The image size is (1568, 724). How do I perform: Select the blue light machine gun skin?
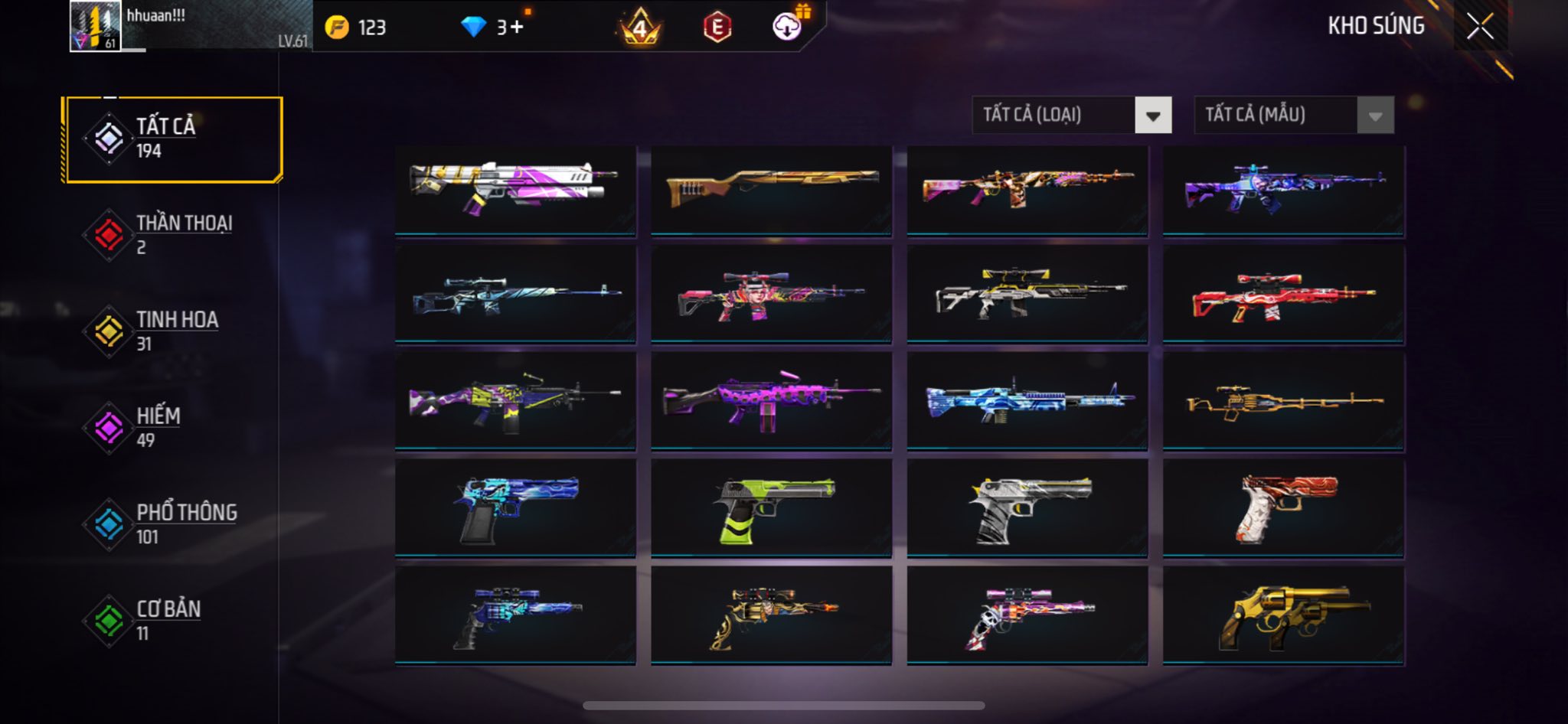point(1027,401)
